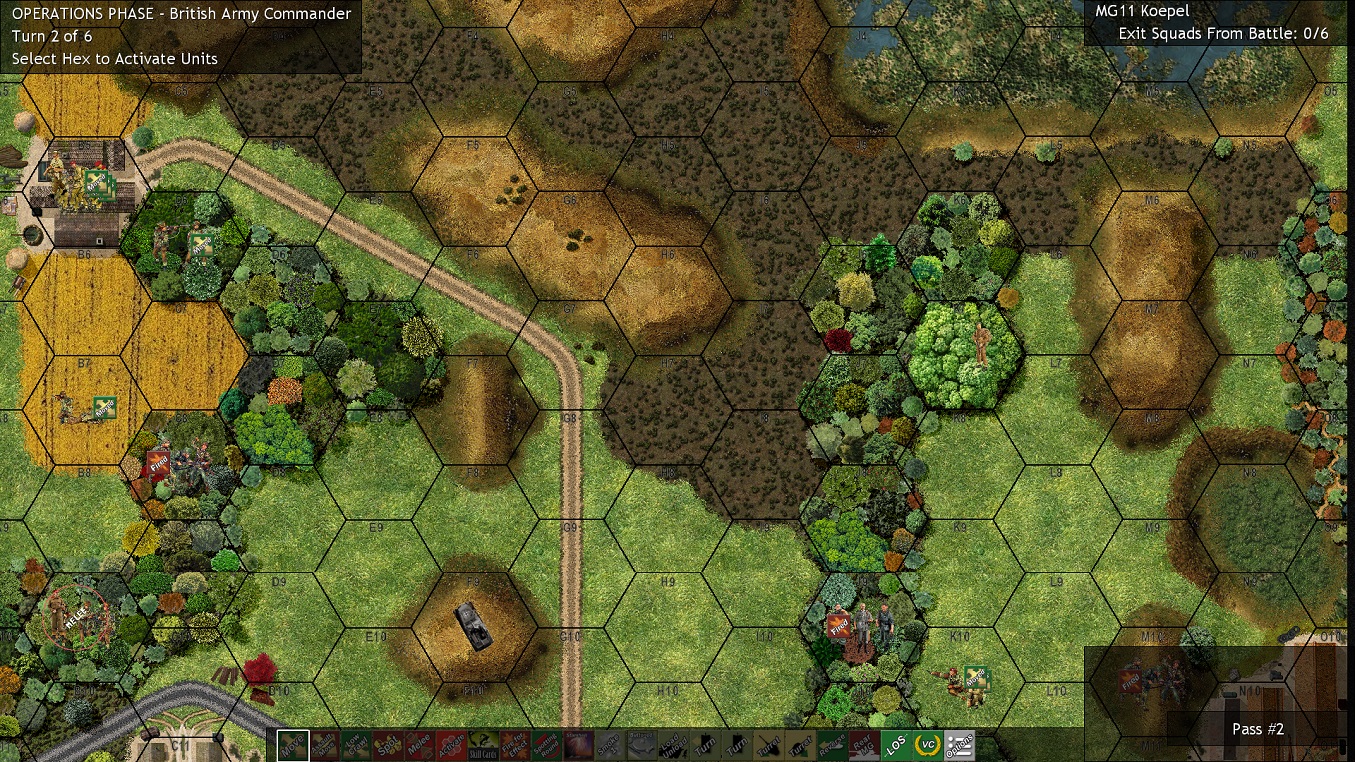Fire Smoke 1 using its toolbar icon

point(610,743)
